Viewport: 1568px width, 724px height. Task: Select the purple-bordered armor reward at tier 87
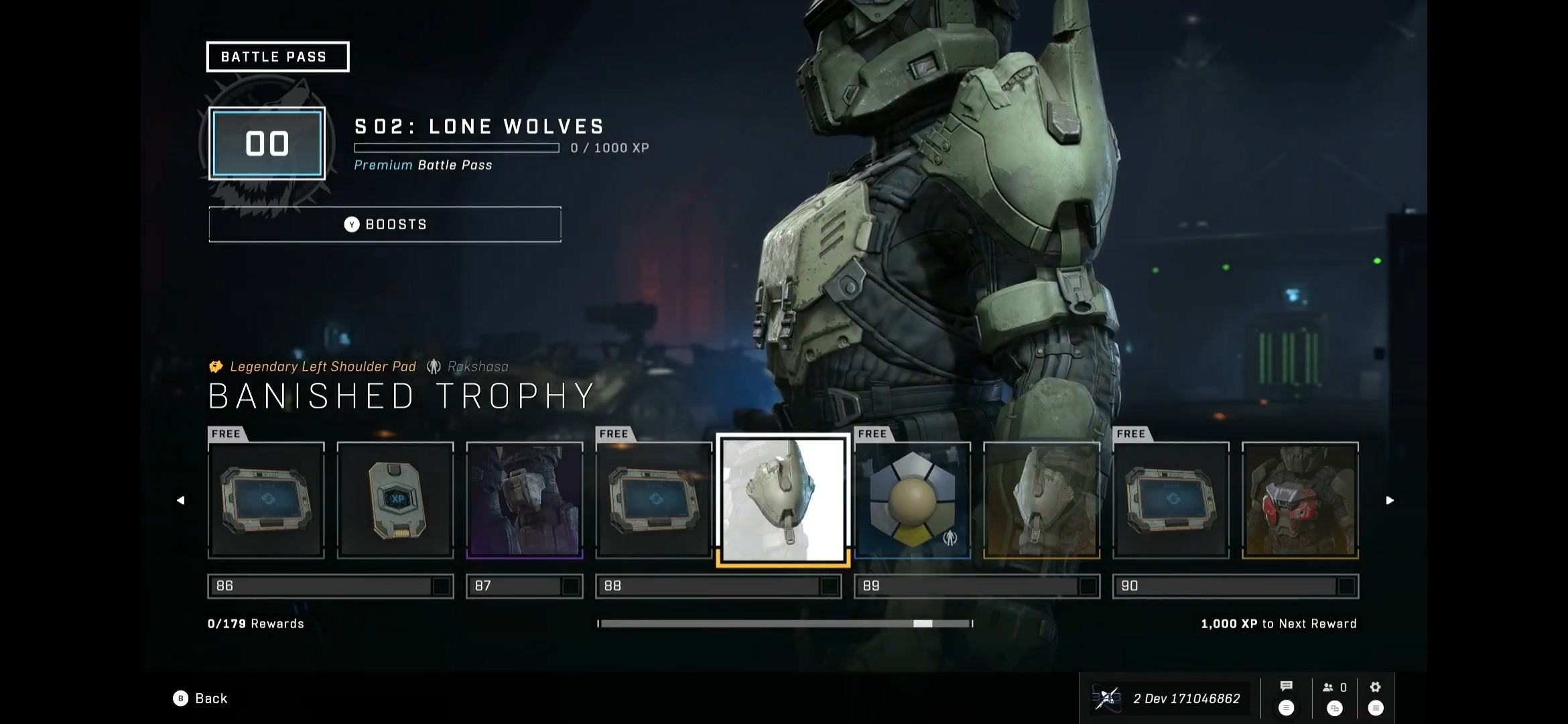click(525, 500)
